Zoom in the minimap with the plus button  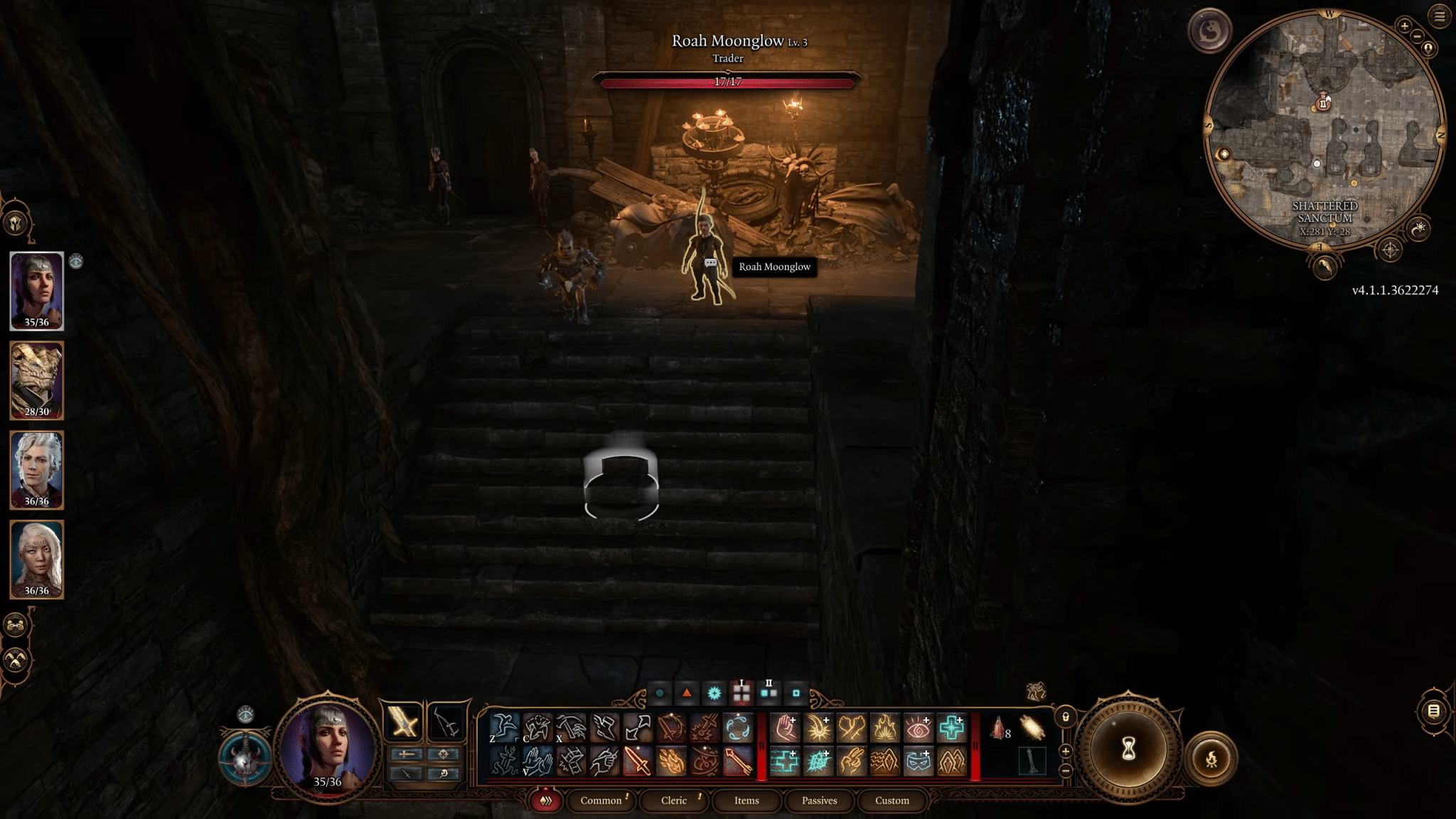pyautogui.click(x=1404, y=26)
